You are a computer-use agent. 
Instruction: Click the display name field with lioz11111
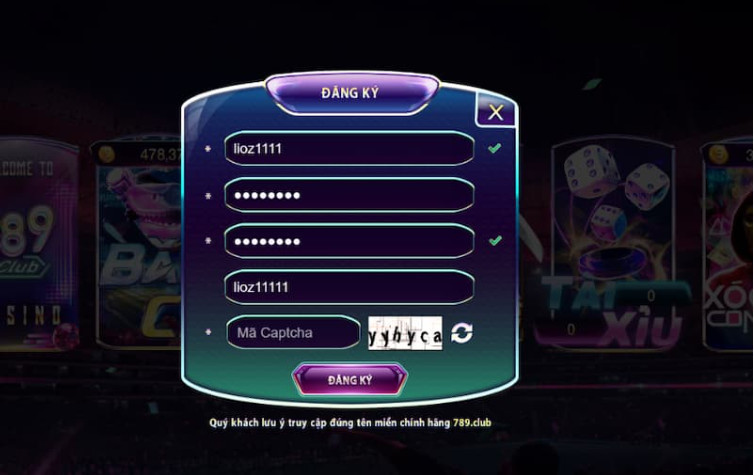(348, 287)
